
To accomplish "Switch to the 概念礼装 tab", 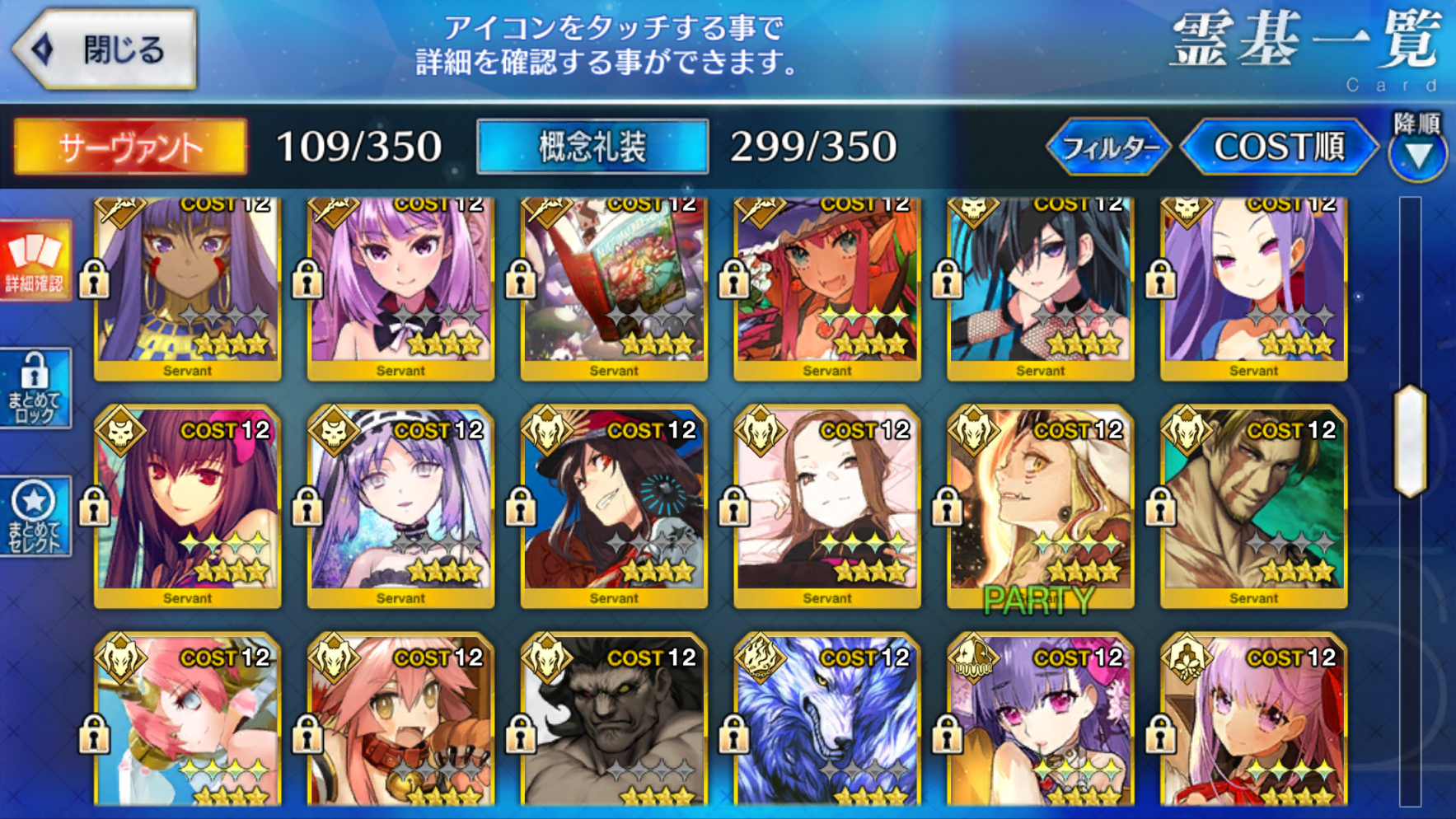I will click(592, 147).
